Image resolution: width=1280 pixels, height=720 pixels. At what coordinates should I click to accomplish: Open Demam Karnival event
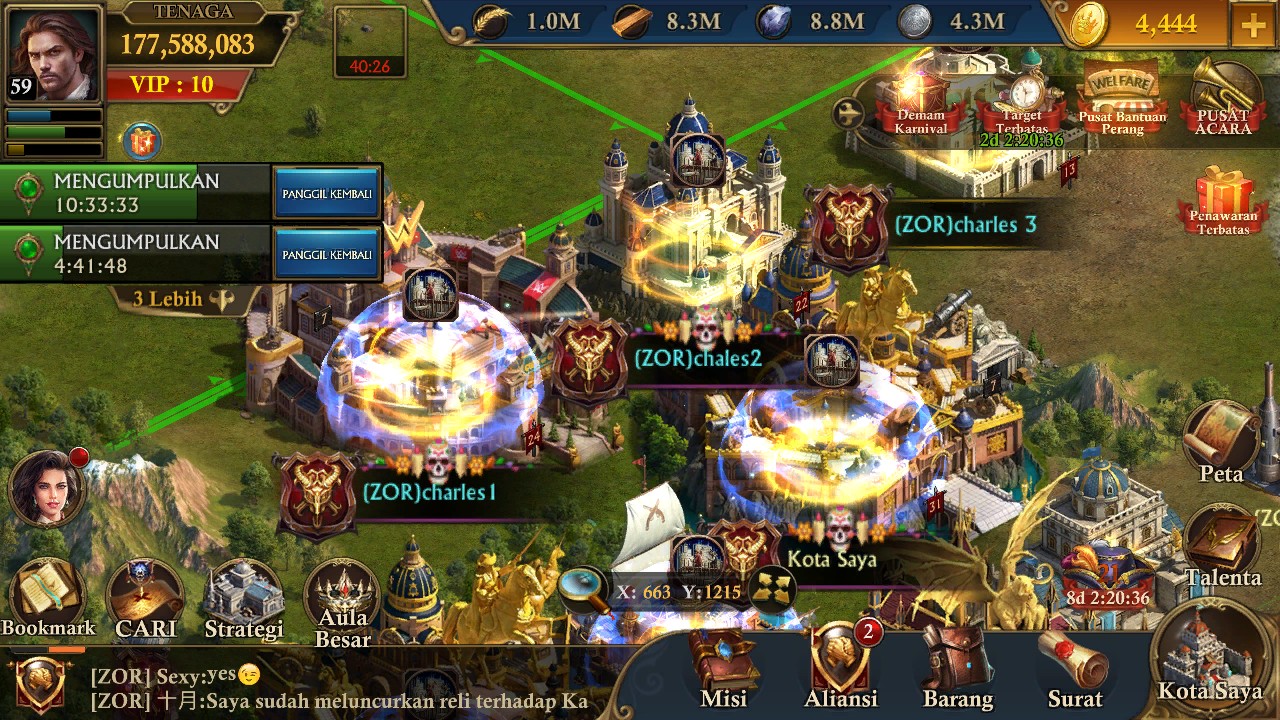pyautogui.click(x=920, y=104)
